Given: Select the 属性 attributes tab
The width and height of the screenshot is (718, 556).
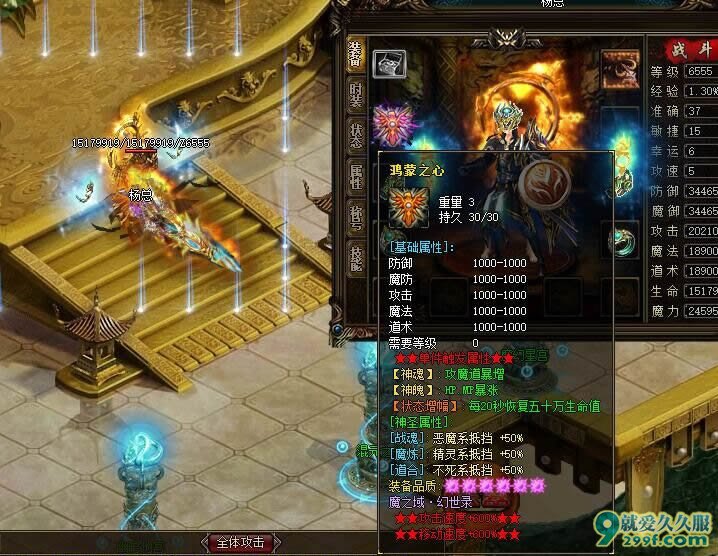Looking at the screenshot, I should tap(355, 177).
